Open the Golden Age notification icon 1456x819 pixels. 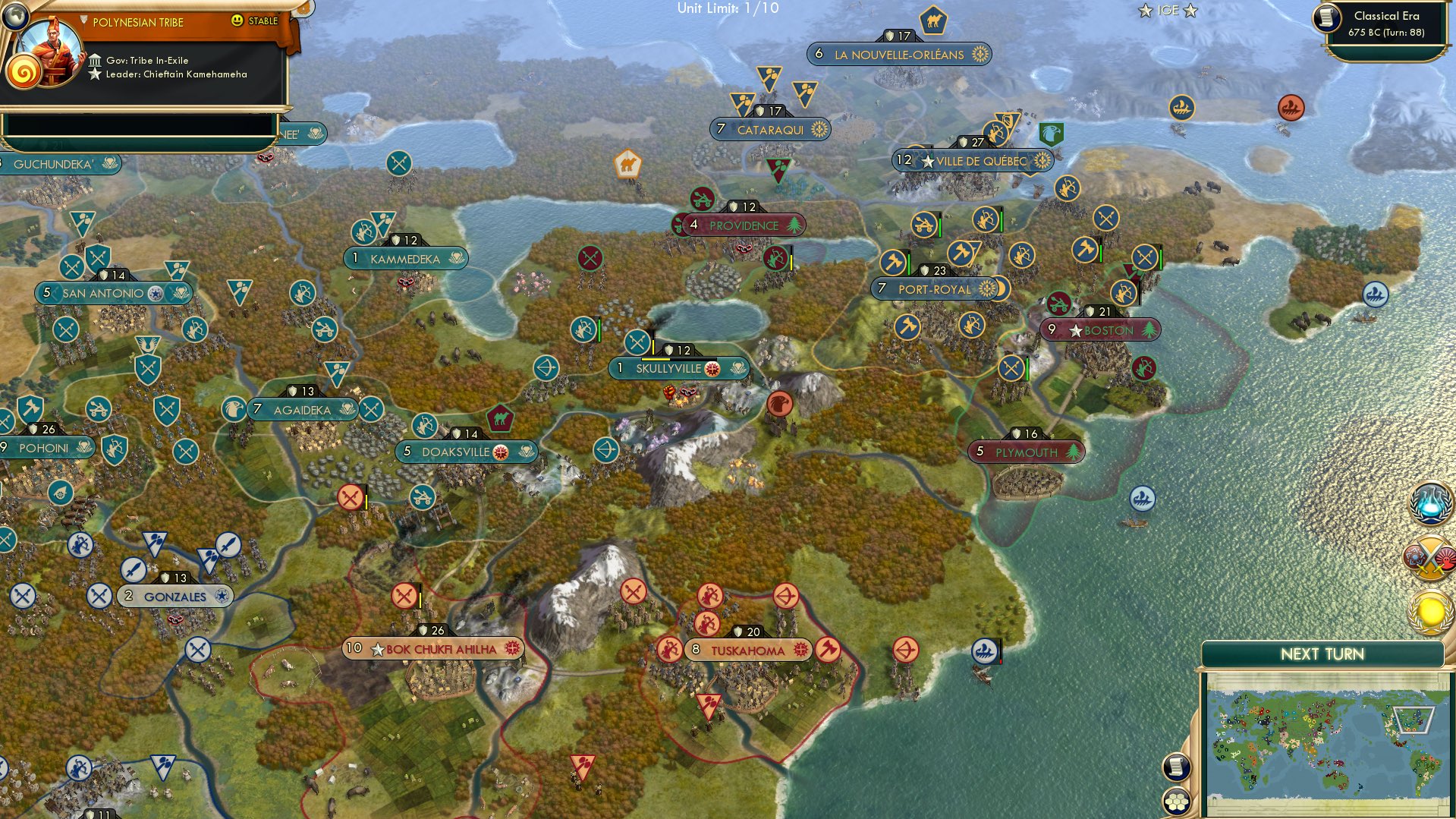pos(1429,610)
